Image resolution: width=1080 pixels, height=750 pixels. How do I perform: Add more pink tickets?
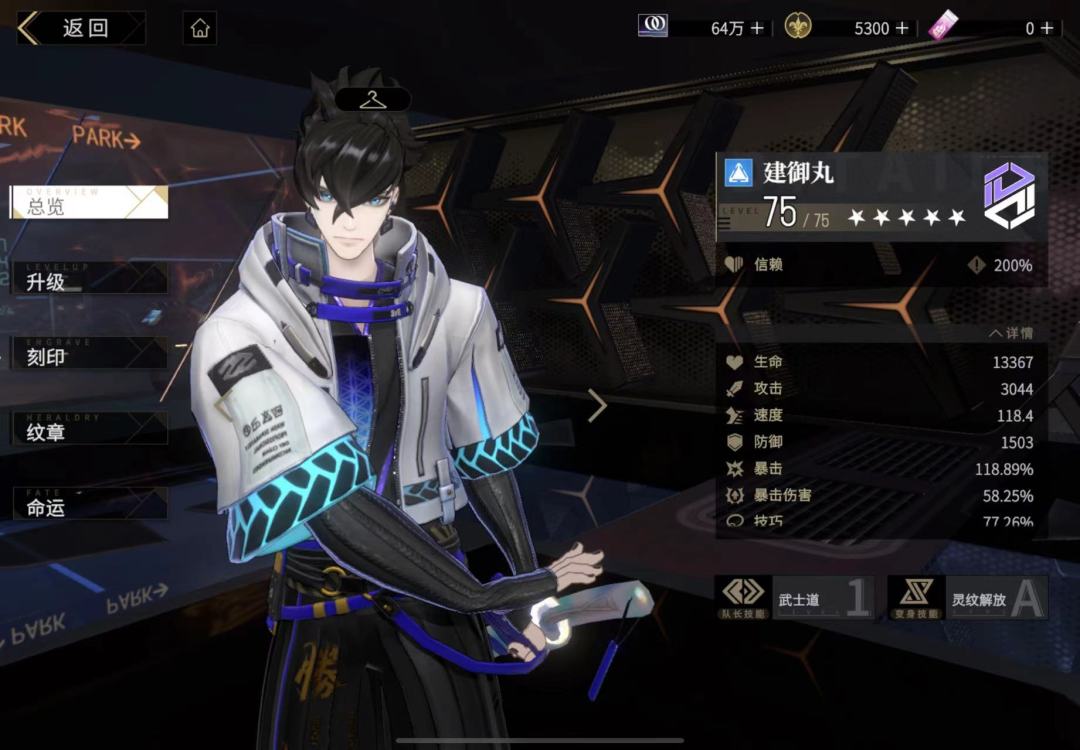1046,28
